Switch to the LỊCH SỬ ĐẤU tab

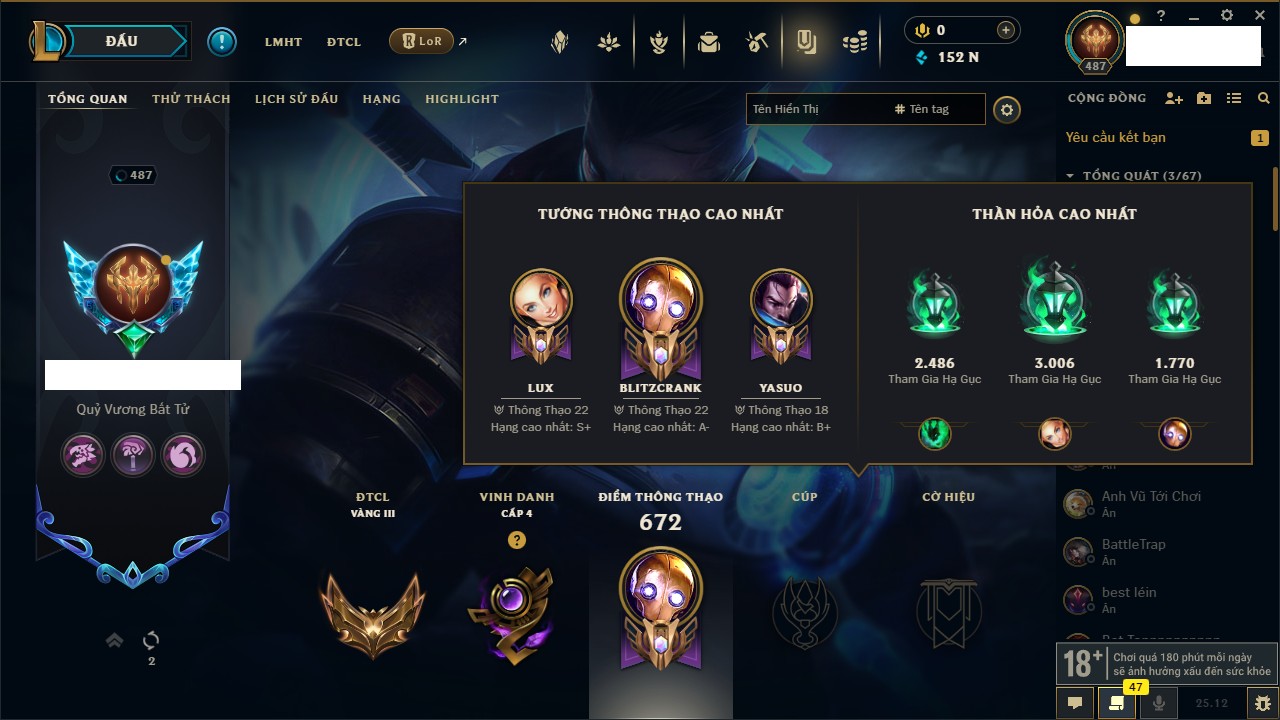296,99
